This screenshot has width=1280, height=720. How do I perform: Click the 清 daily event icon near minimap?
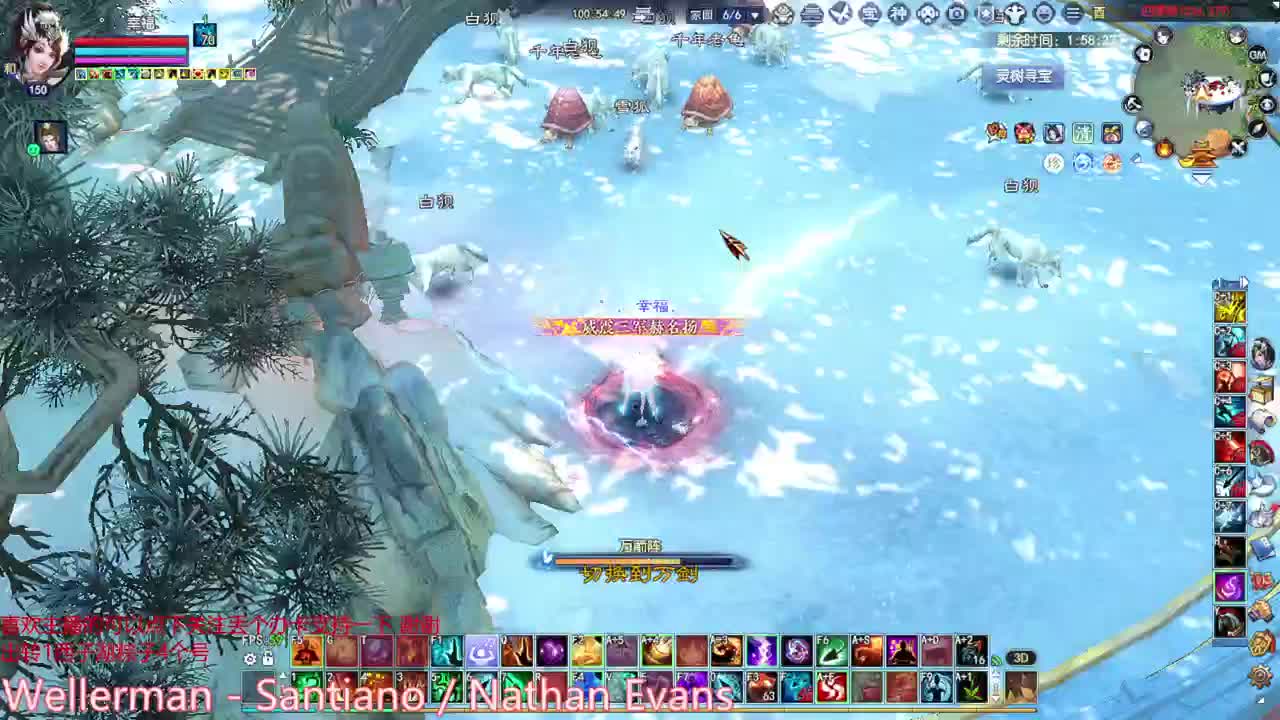[1083, 133]
